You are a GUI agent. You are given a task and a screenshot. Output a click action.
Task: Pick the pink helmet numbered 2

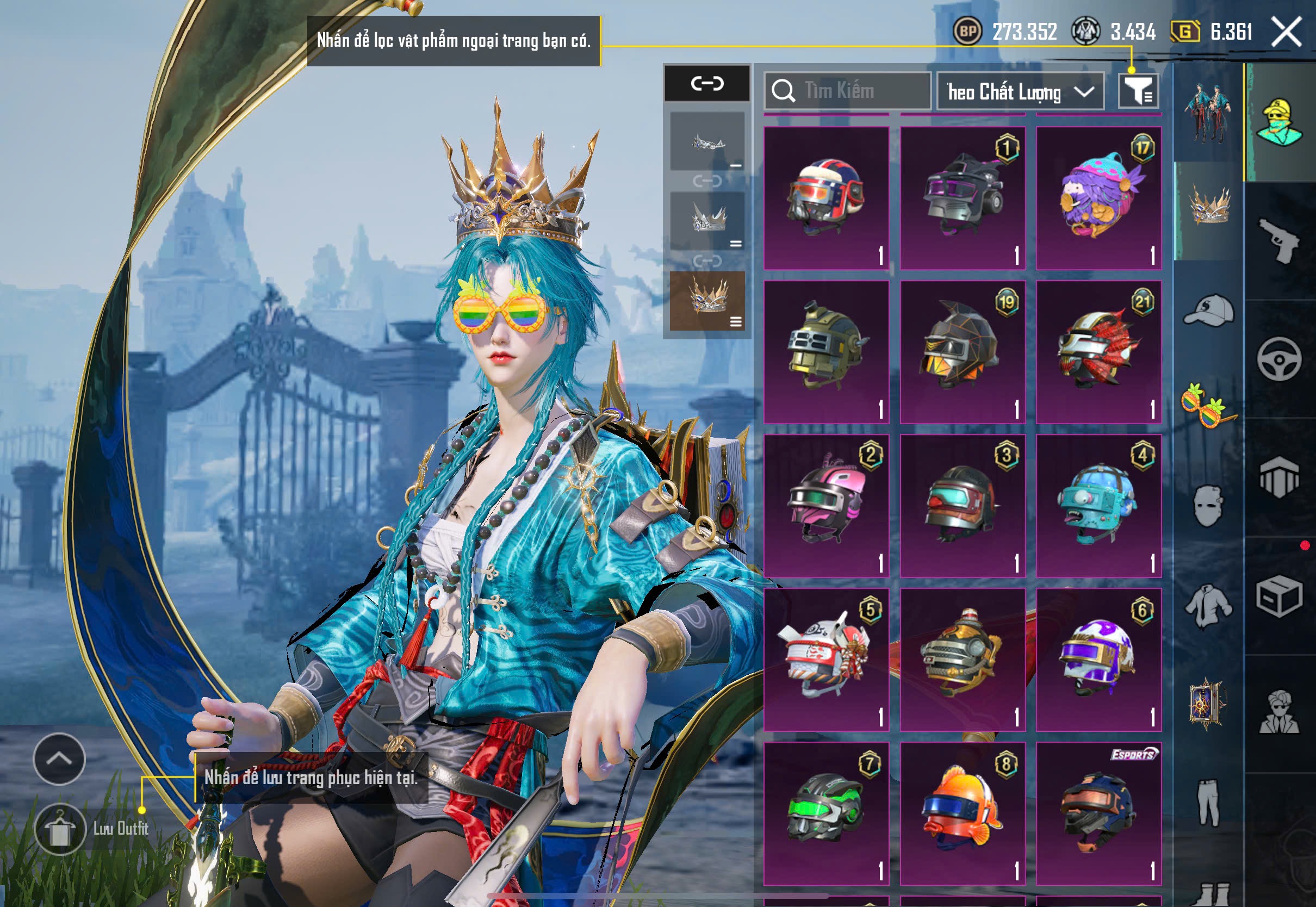[826, 506]
